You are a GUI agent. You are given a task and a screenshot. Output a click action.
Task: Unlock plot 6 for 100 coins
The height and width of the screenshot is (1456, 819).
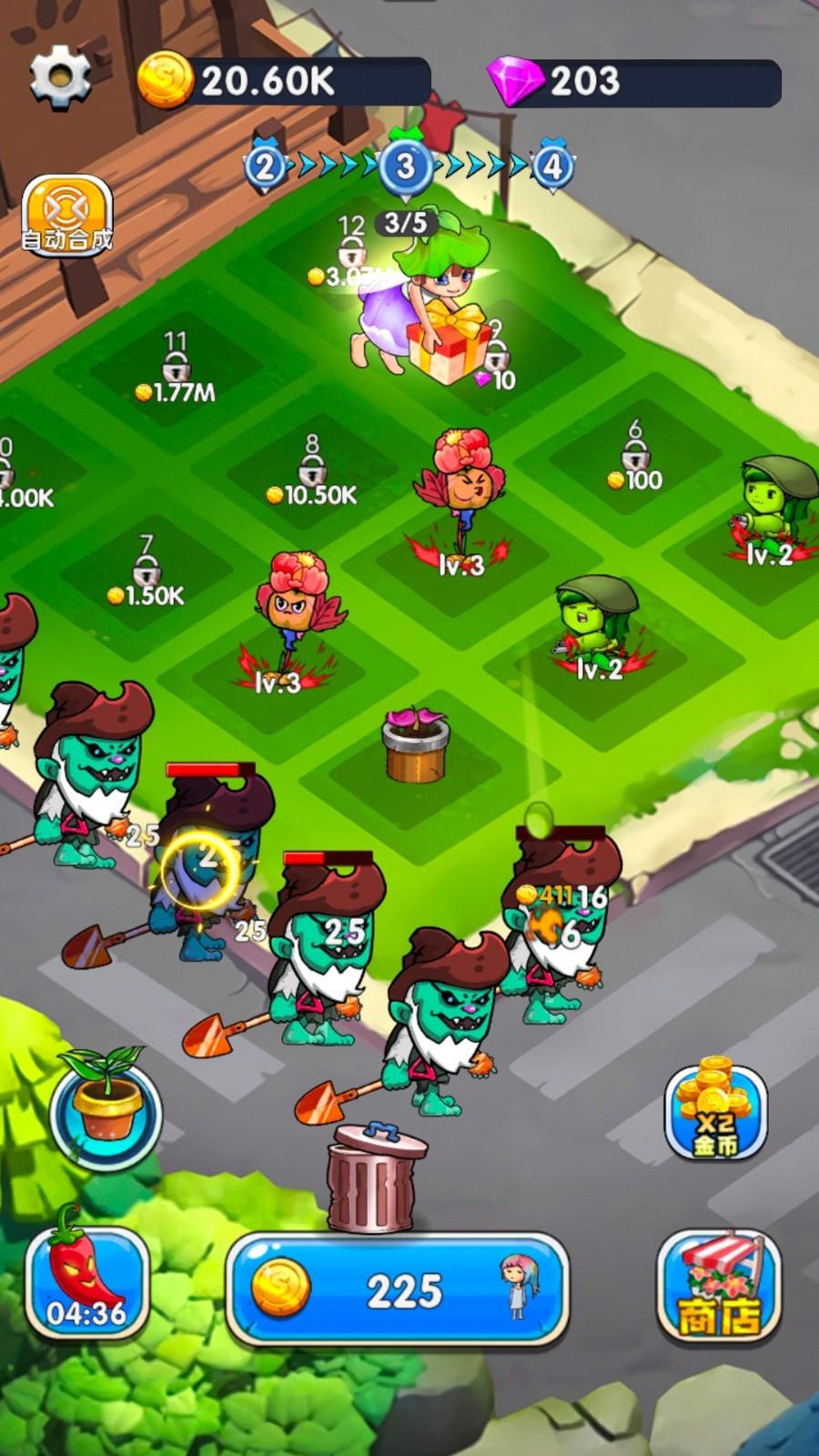(x=636, y=459)
